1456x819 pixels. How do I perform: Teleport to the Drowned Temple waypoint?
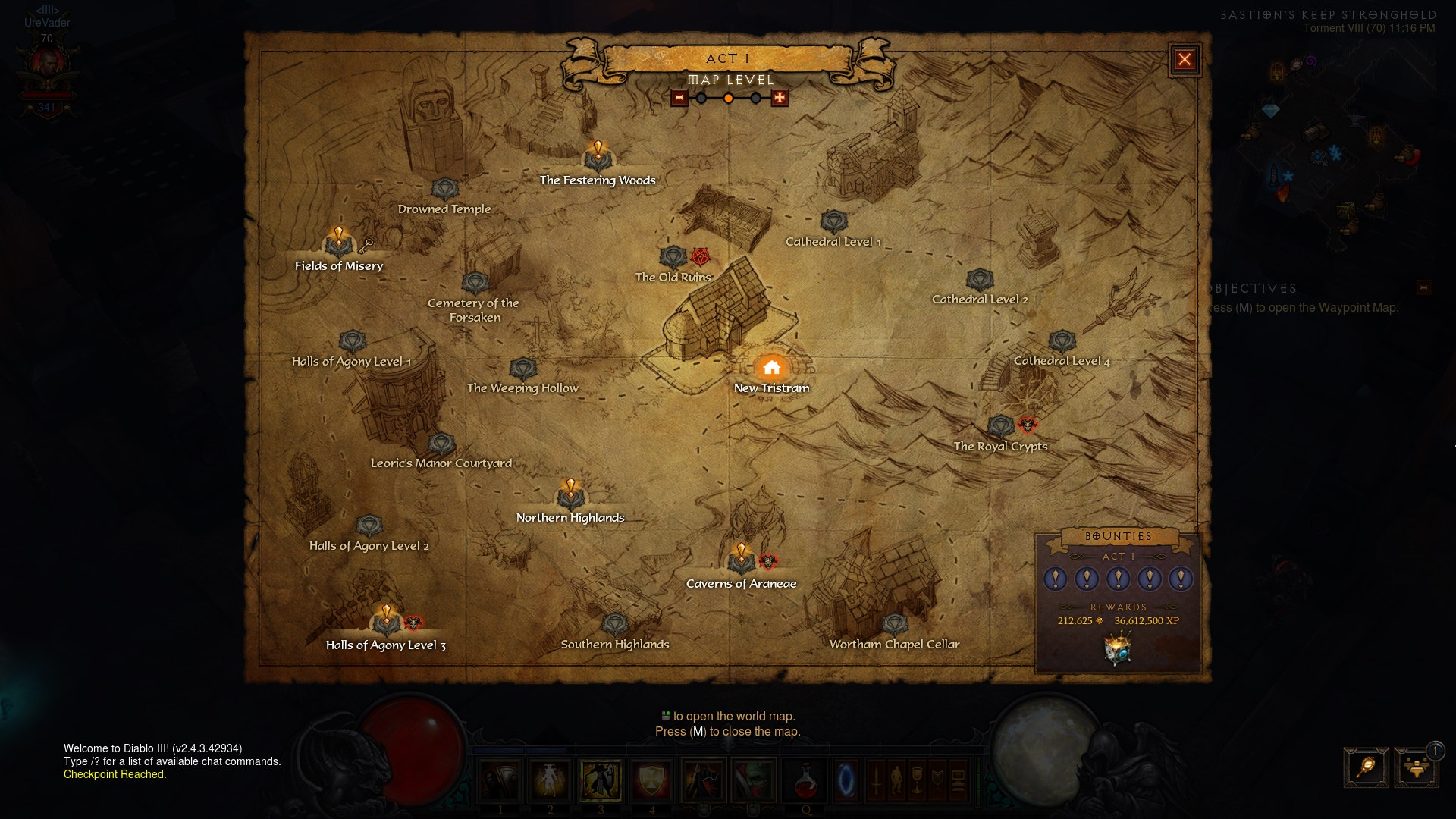[444, 190]
